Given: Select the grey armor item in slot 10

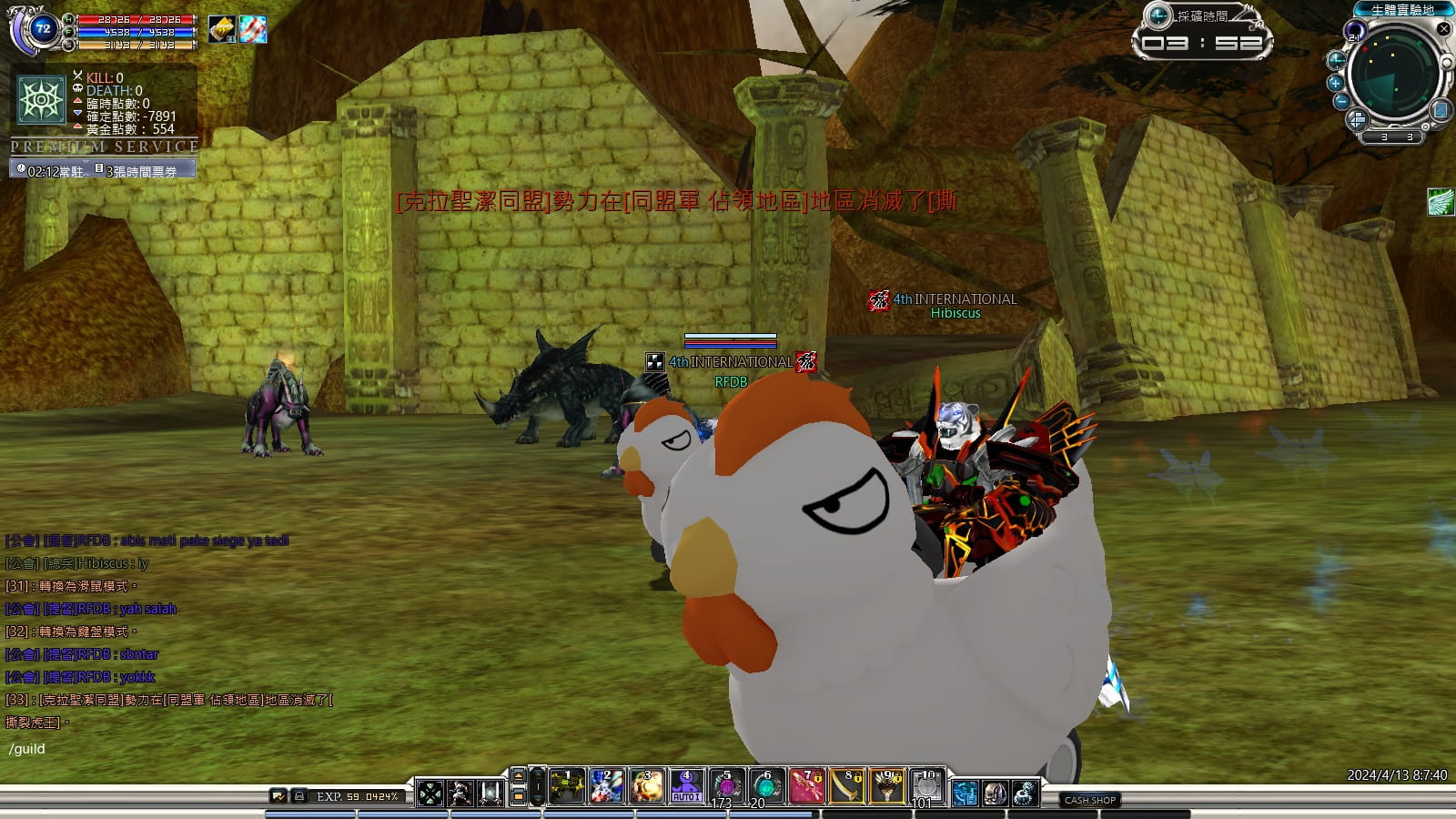Looking at the screenshot, I should (x=927, y=786).
